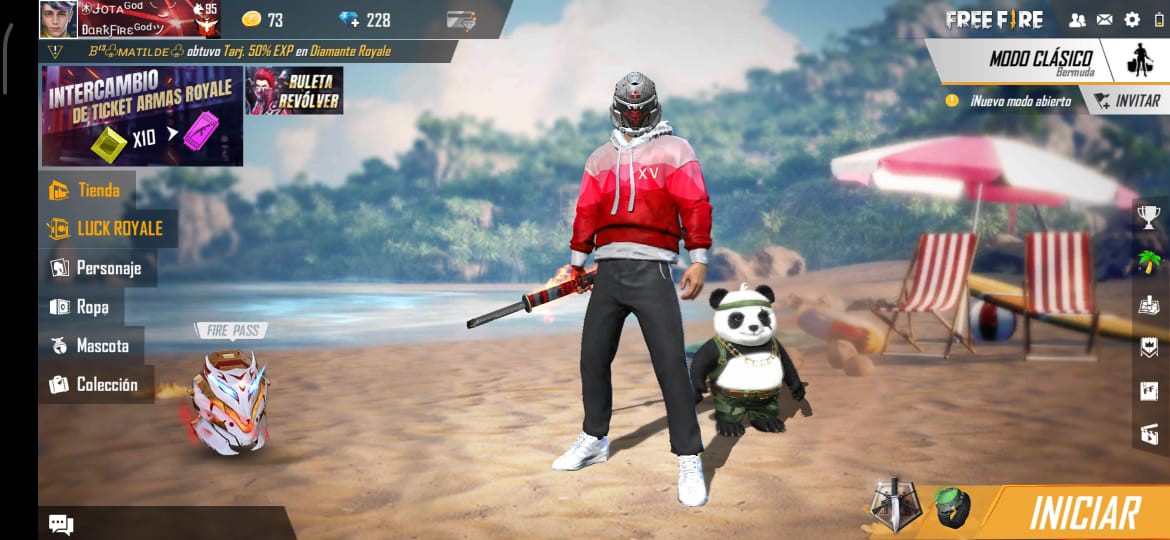Check the mail envelope icon
Screen dimensions: 1170x540
(x=1104, y=19)
